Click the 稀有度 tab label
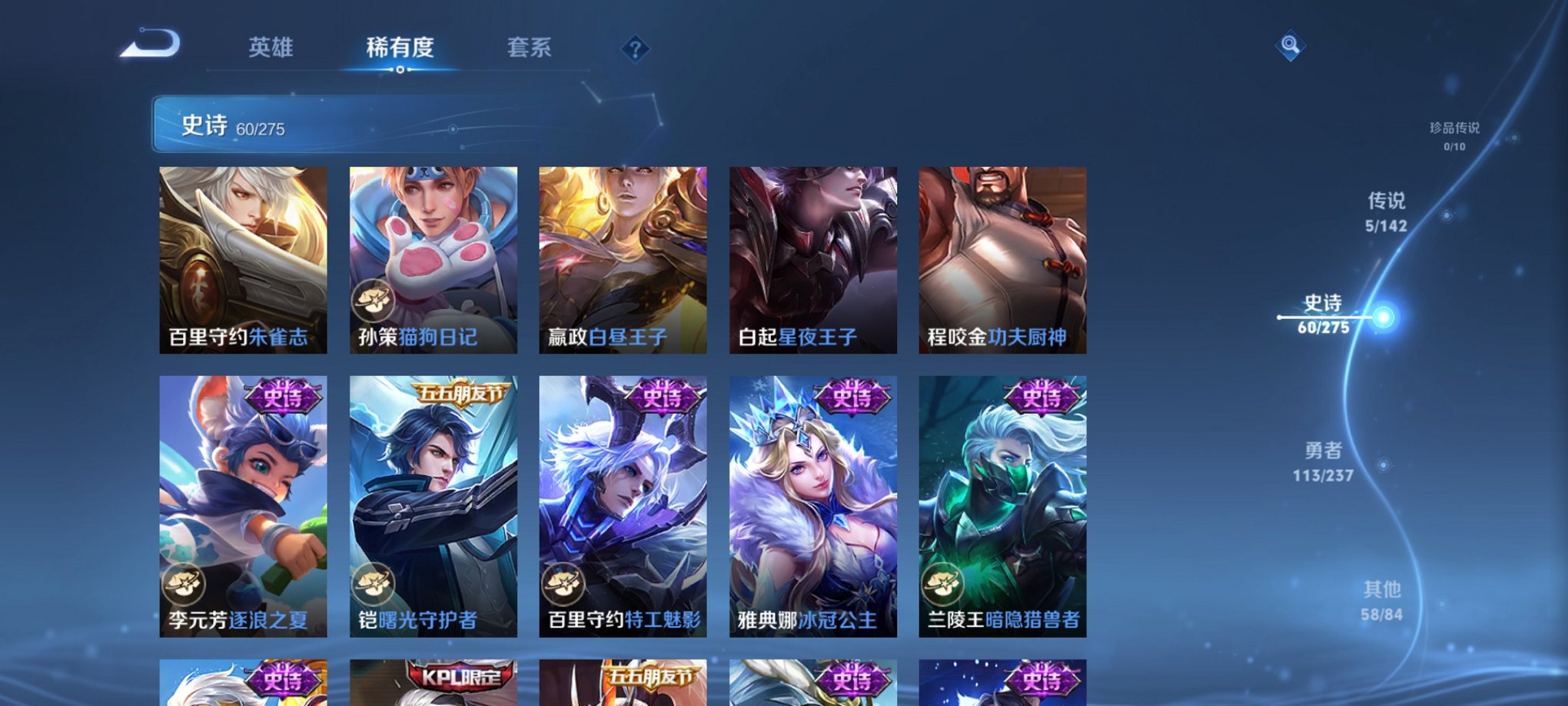The image size is (1568, 706). pyautogui.click(x=401, y=48)
